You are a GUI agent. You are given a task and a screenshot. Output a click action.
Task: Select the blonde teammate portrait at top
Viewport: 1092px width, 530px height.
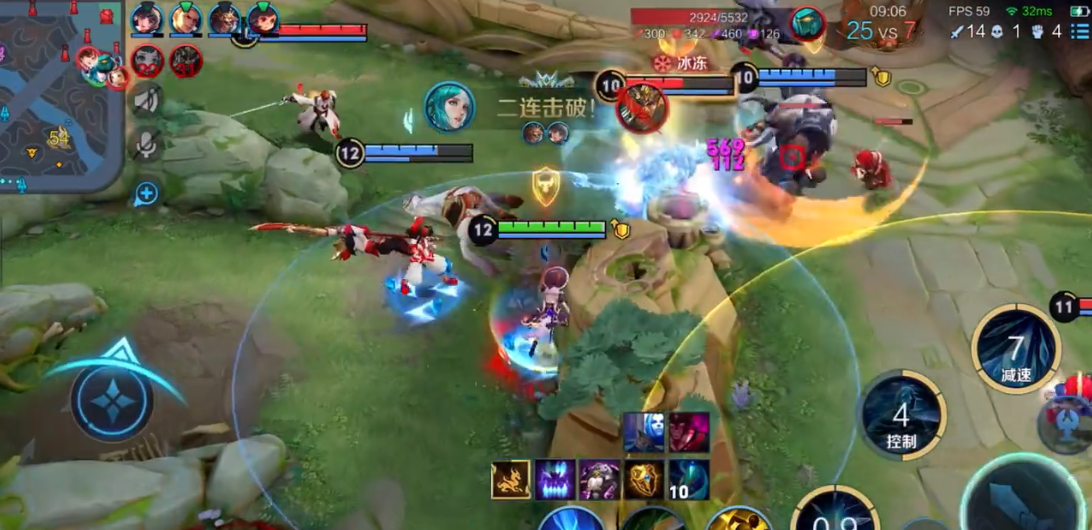coord(186,19)
